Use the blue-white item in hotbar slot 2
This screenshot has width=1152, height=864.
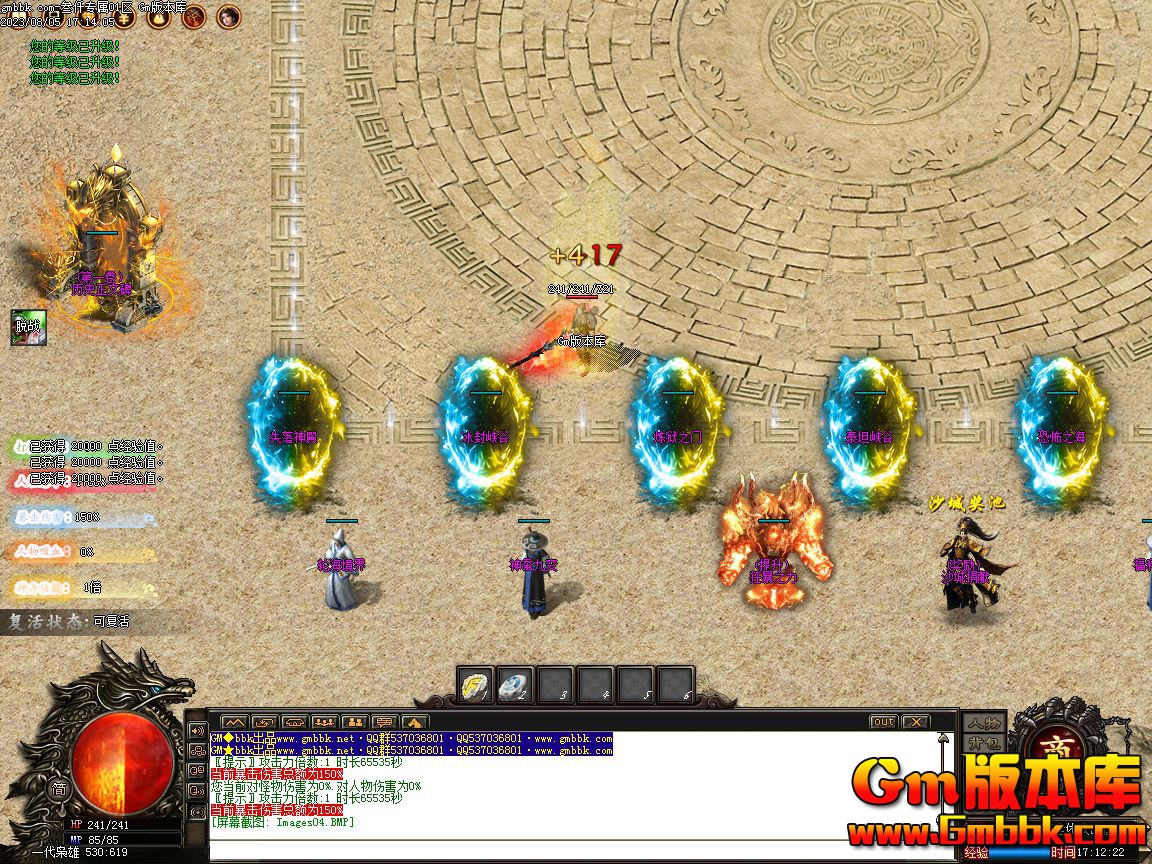coord(514,685)
